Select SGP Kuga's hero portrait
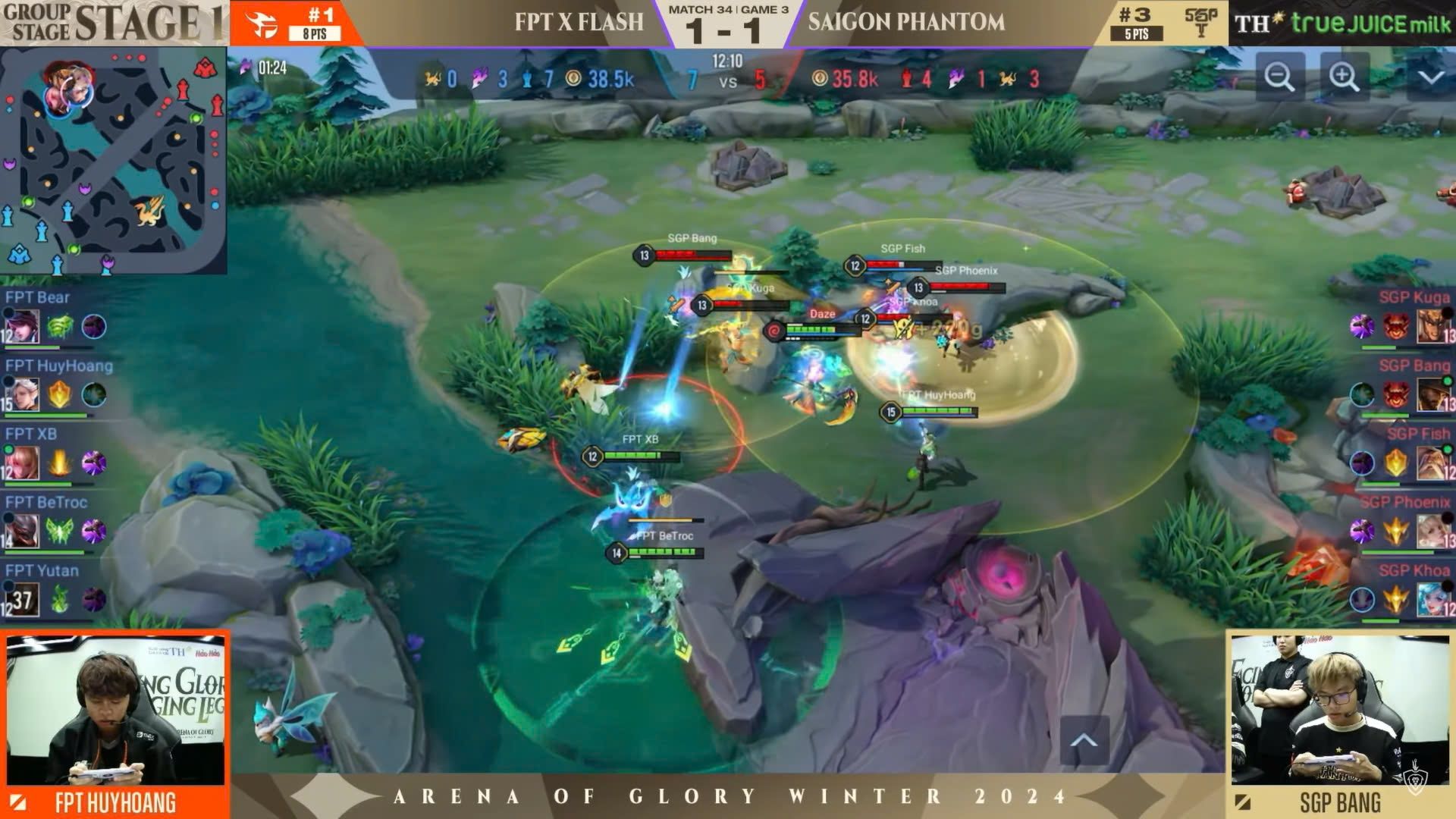This screenshot has height=819, width=1456. [x=1432, y=327]
